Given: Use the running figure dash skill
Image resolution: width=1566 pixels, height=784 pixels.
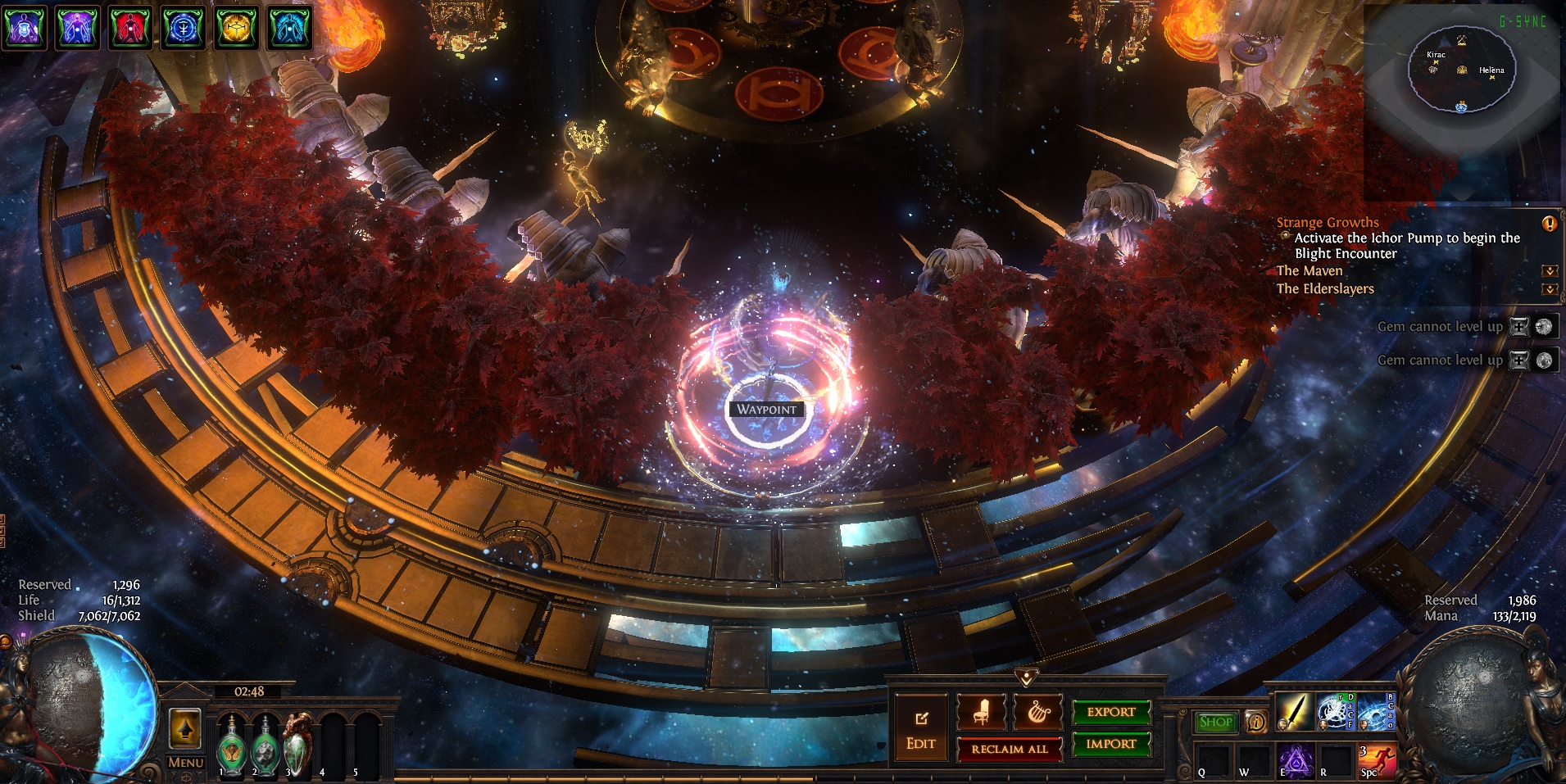Looking at the screenshot, I should point(1377,761).
